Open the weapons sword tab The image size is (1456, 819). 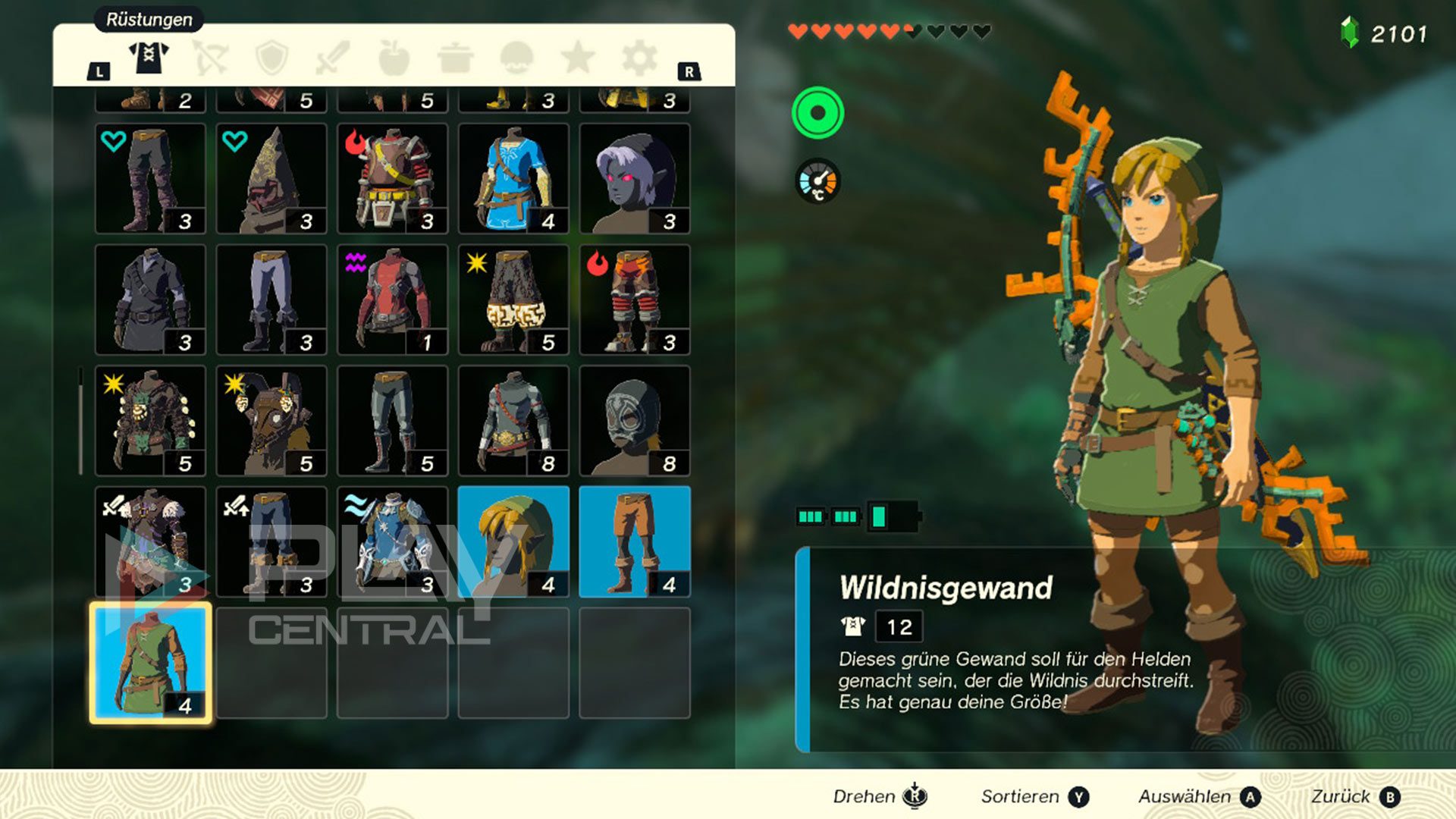point(333,58)
